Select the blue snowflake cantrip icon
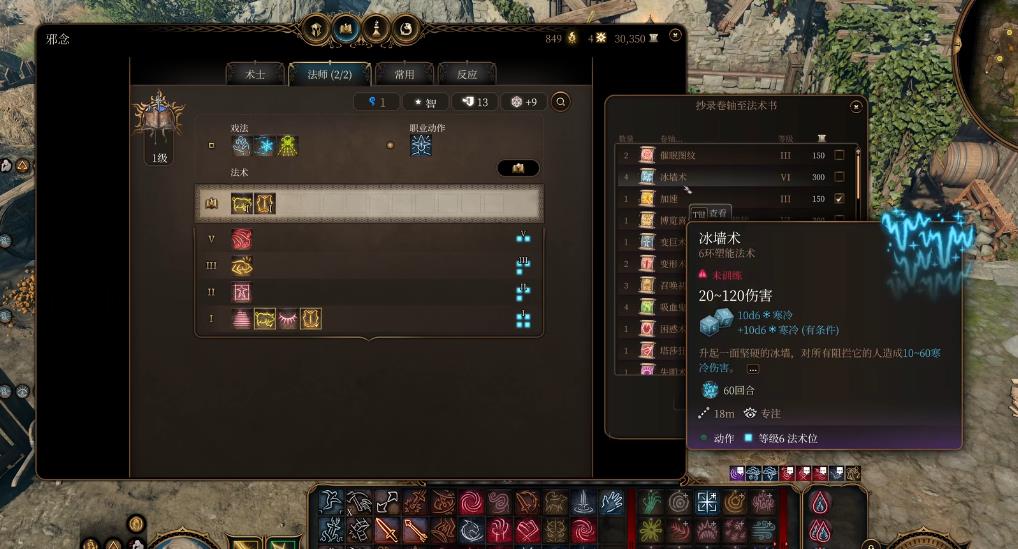The image size is (1018, 549). click(265, 146)
